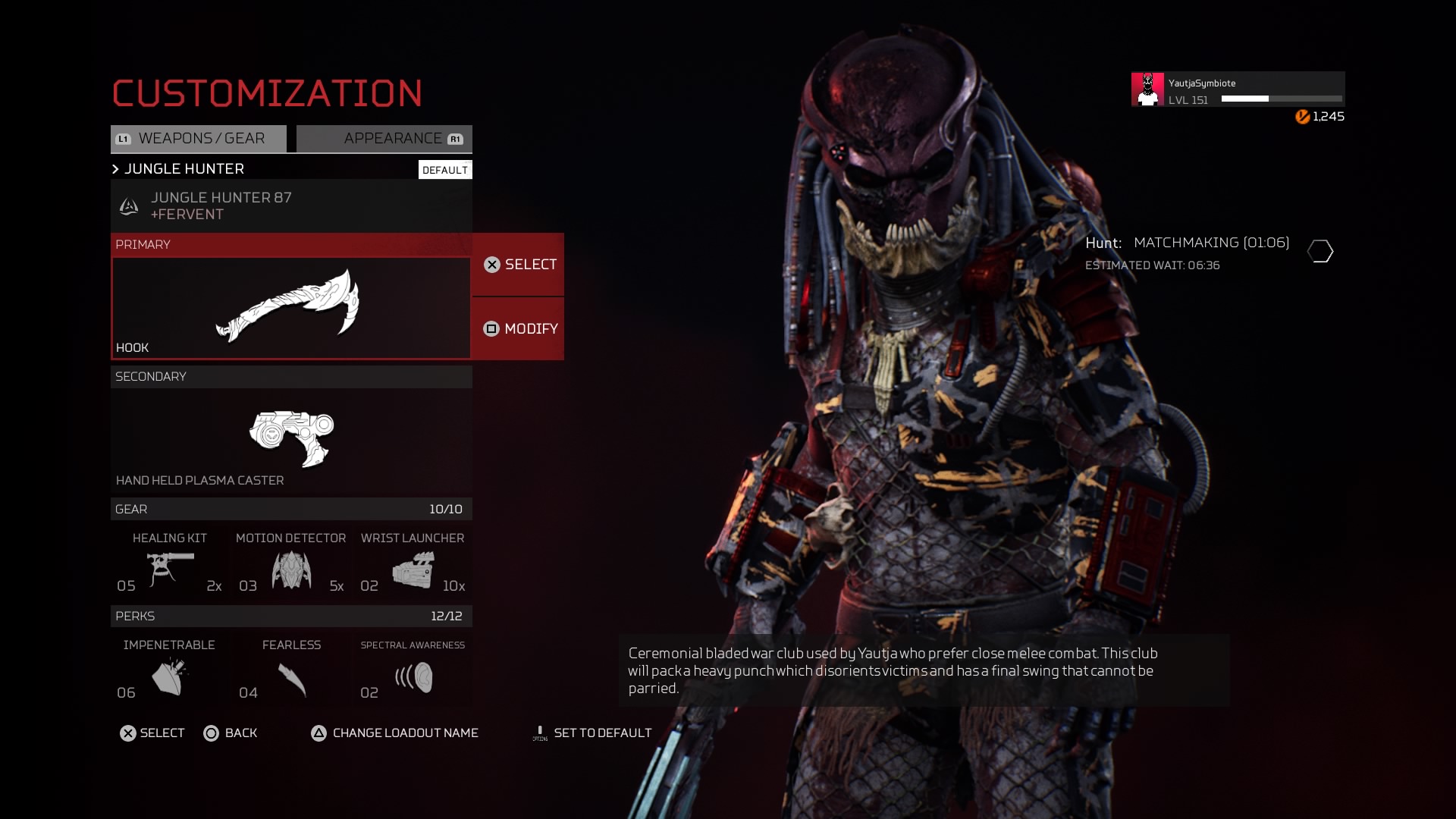This screenshot has height=819, width=1456.
Task: Click the Select button beside the primary weapon
Action: (x=519, y=265)
